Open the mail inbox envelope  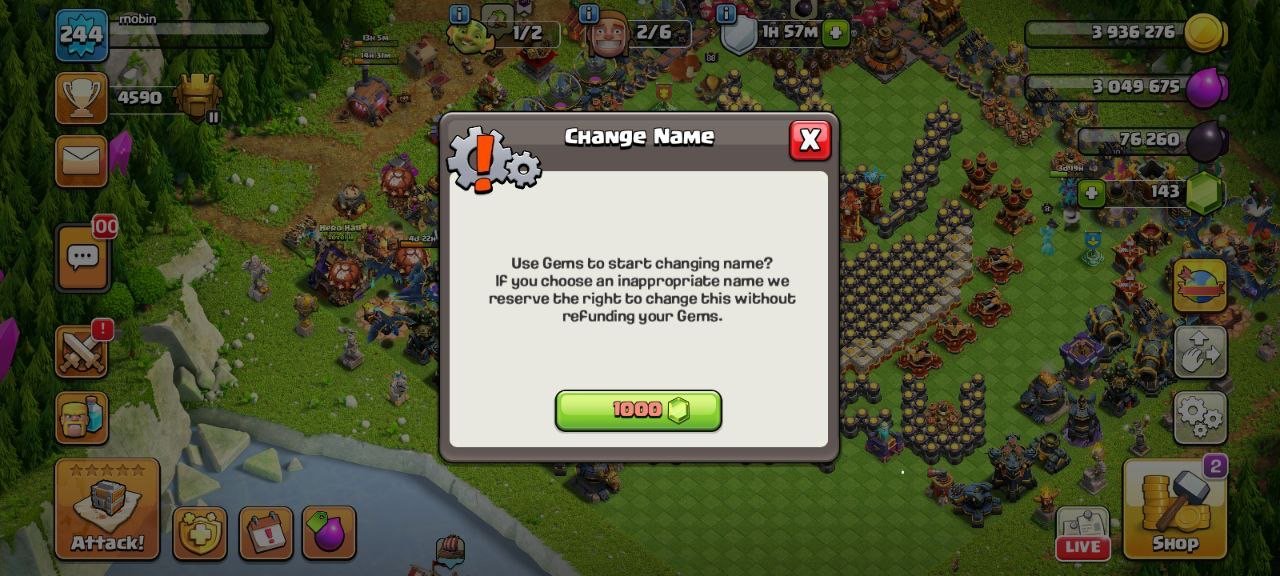tap(81, 161)
